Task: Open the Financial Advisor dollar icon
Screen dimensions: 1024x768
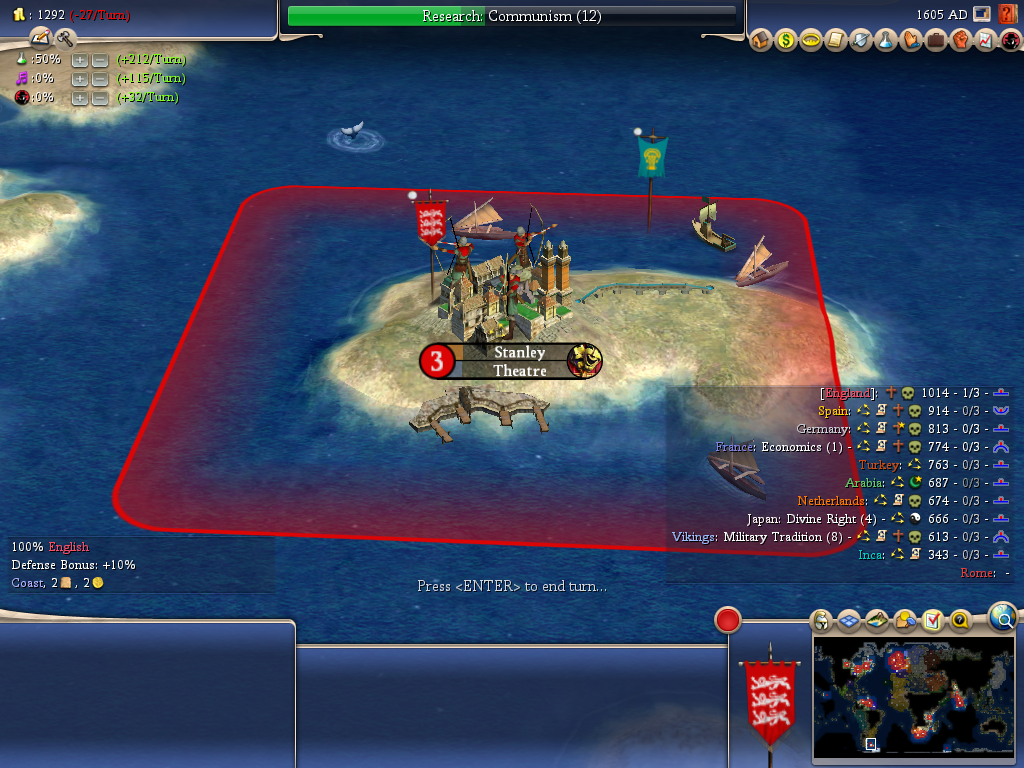Action: coord(786,41)
